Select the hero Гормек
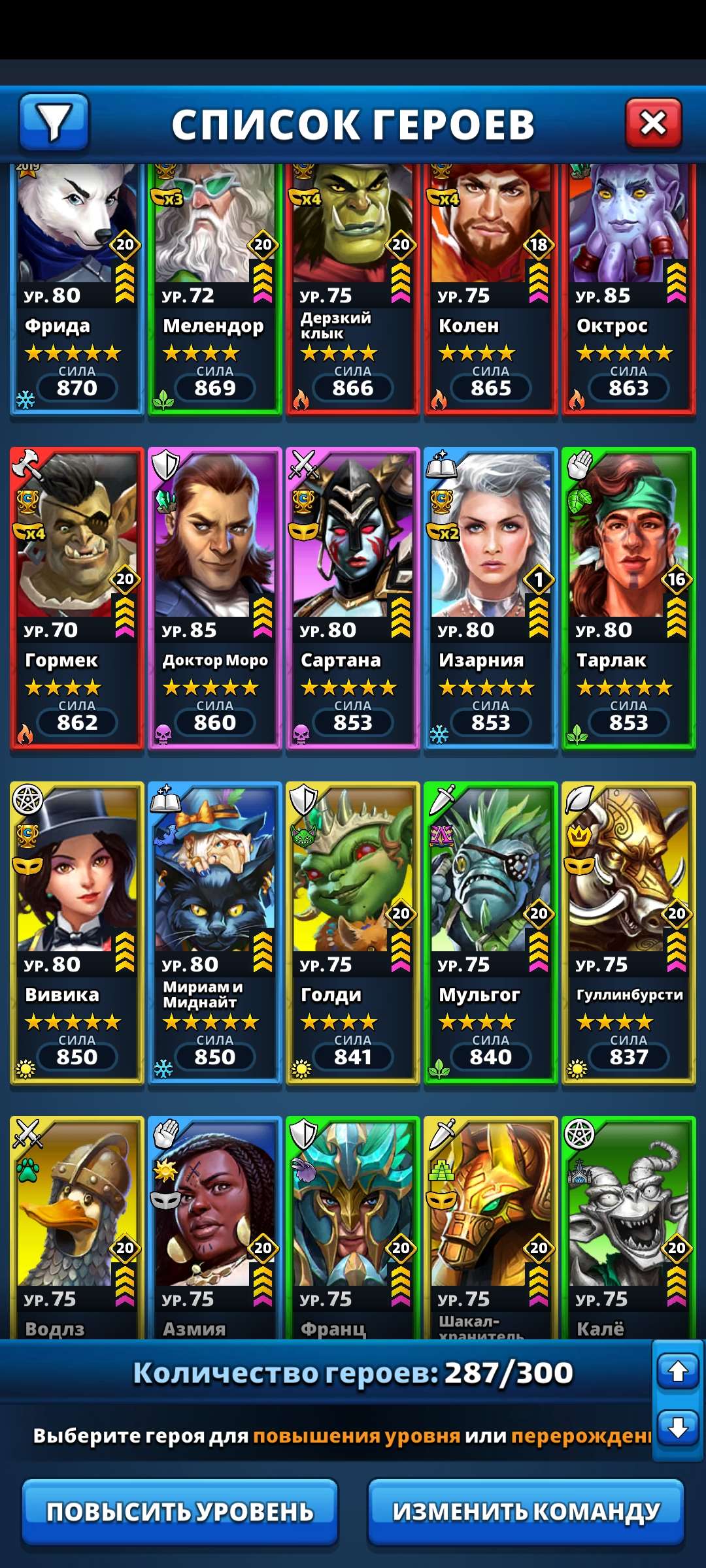Viewport: 706px width, 1568px height. (x=76, y=598)
